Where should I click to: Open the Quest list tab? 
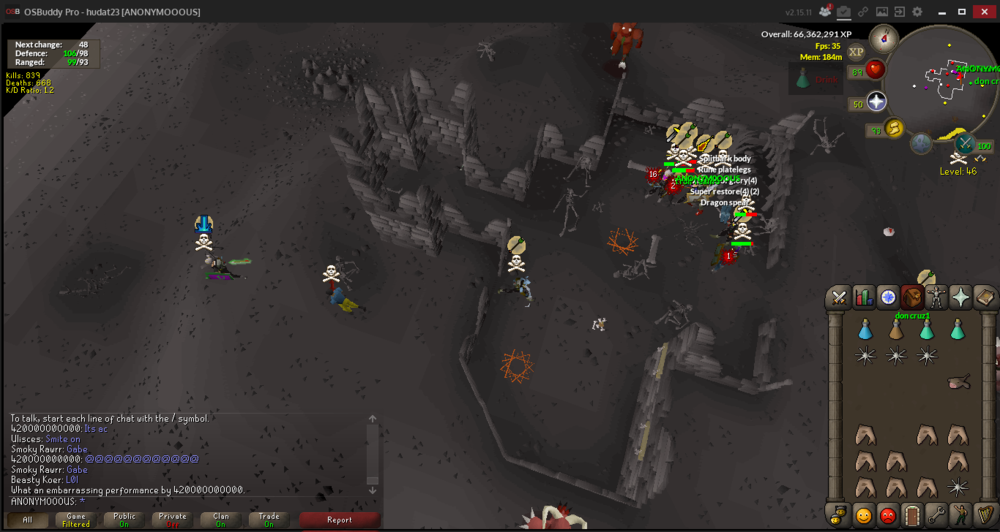[x=887, y=297]
